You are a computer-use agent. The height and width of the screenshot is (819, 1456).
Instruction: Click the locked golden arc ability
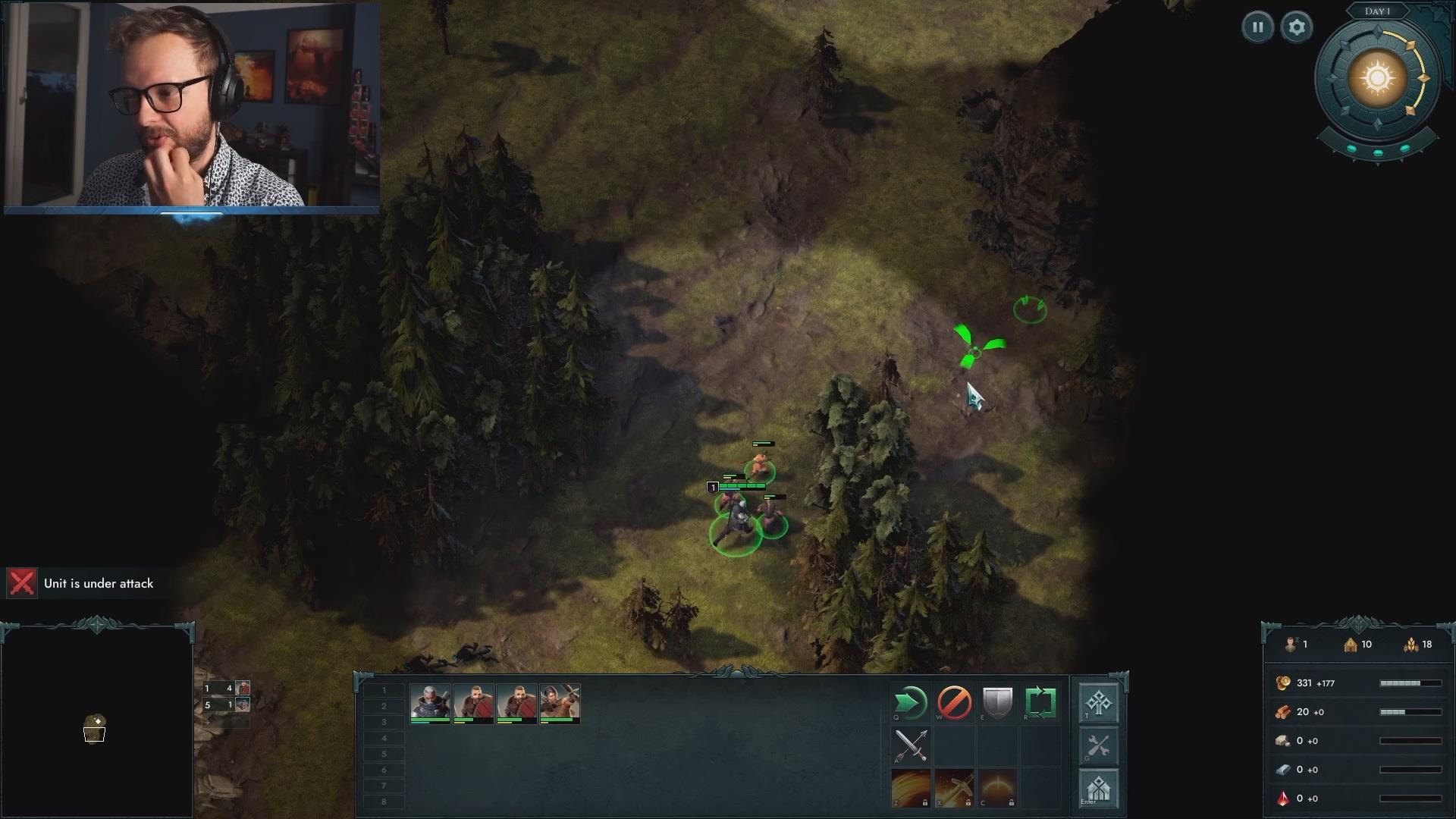click(997, 788)
